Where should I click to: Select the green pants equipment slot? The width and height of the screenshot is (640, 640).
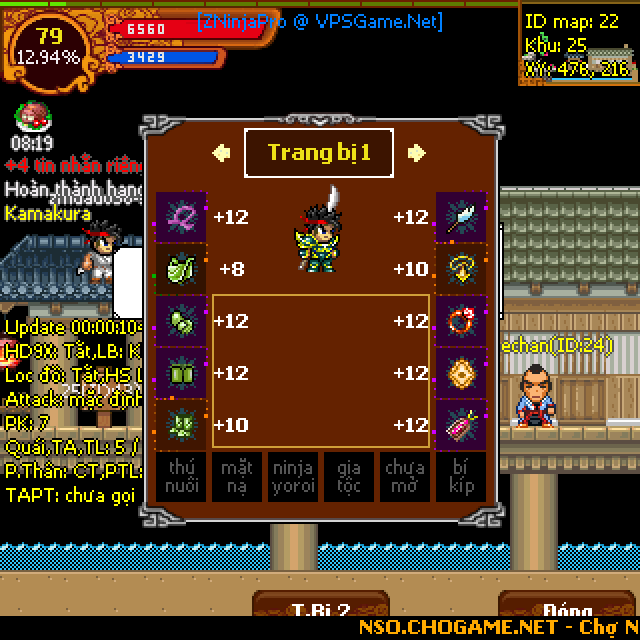tap(181, 373)
